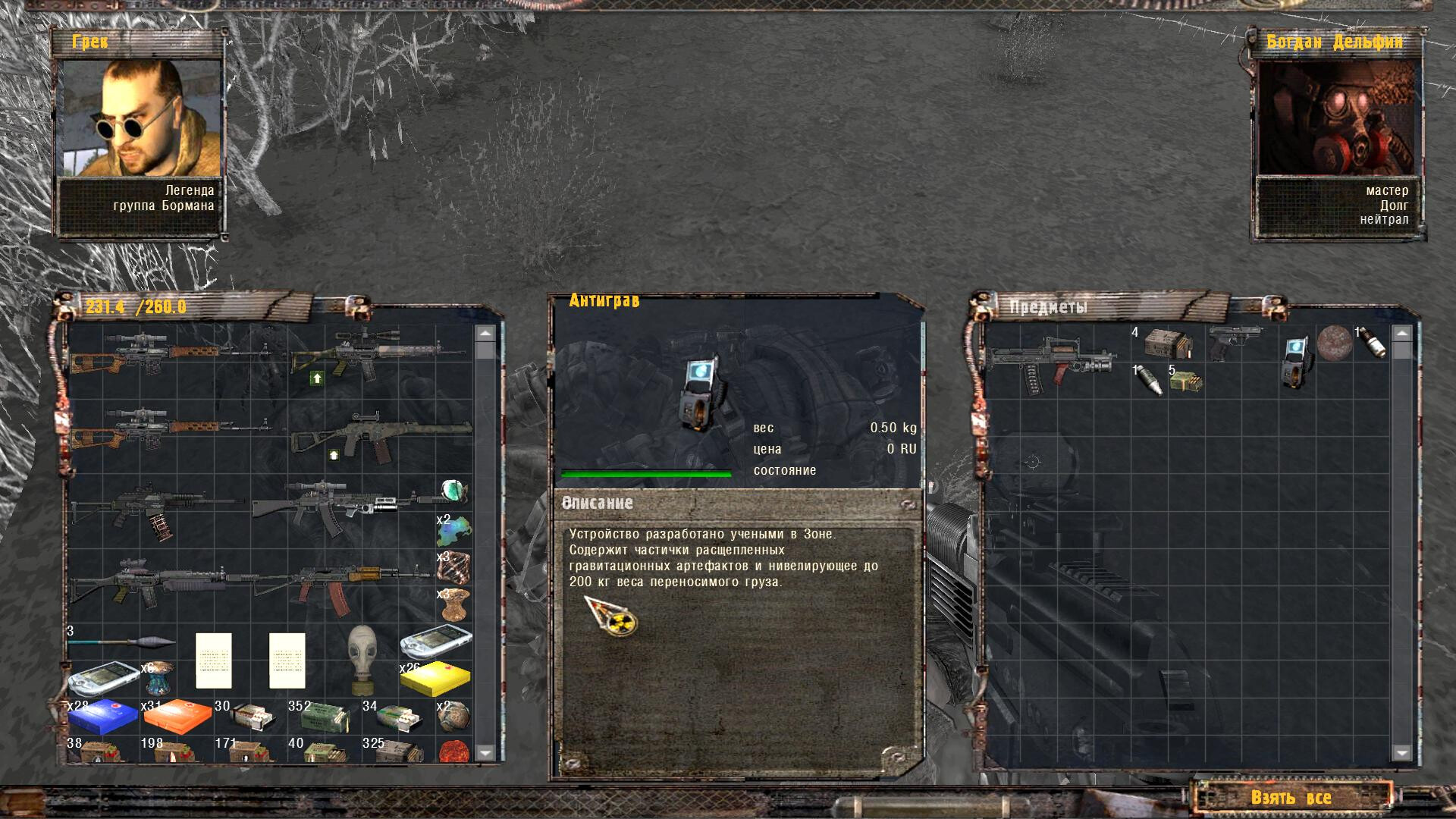Select the blue medkit stack

pyautogui.click(x=102, y=717)
